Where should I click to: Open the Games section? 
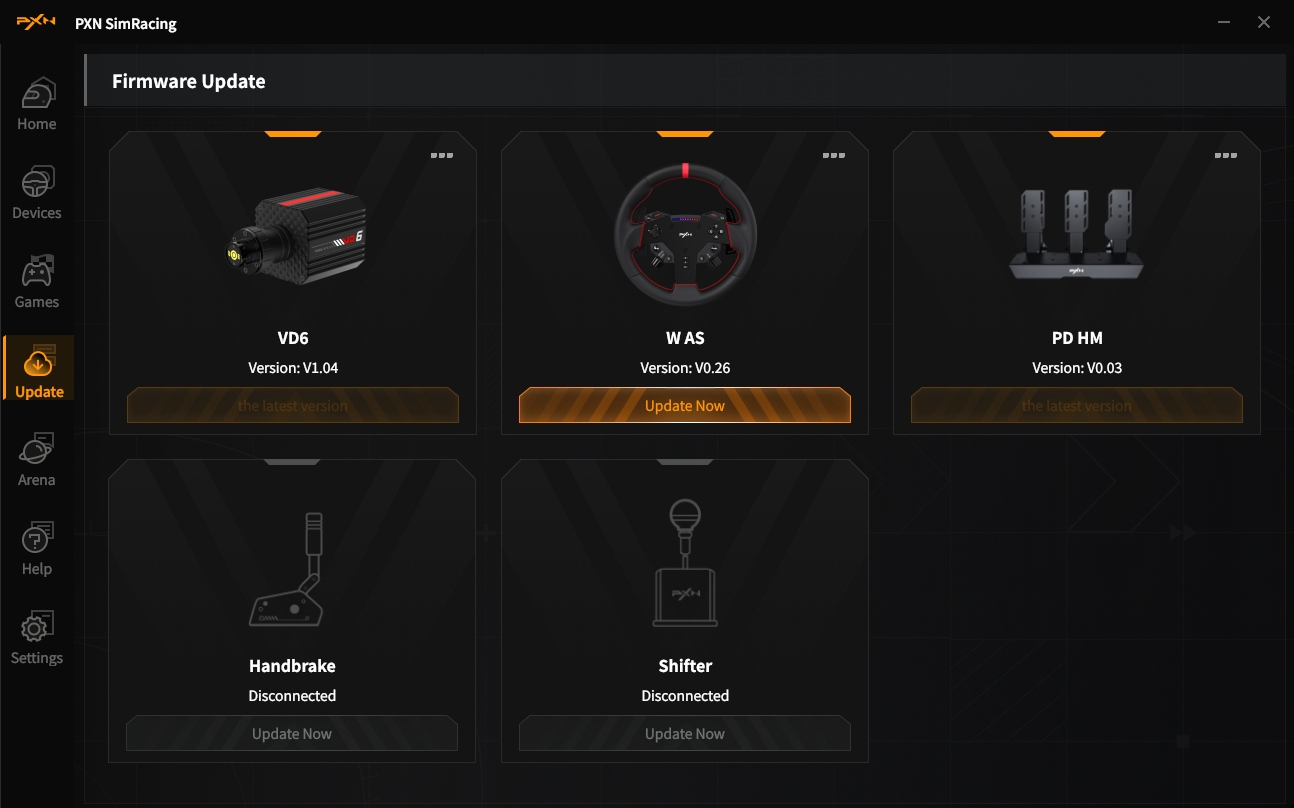pos(37,283)
